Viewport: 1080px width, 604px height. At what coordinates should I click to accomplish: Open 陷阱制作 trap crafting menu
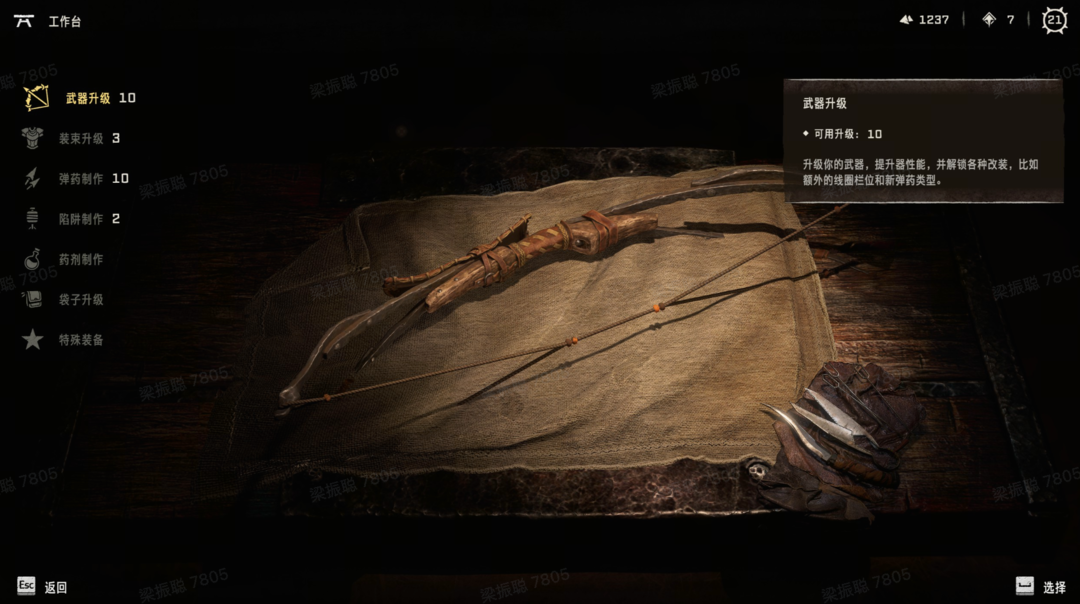(81, 219)
